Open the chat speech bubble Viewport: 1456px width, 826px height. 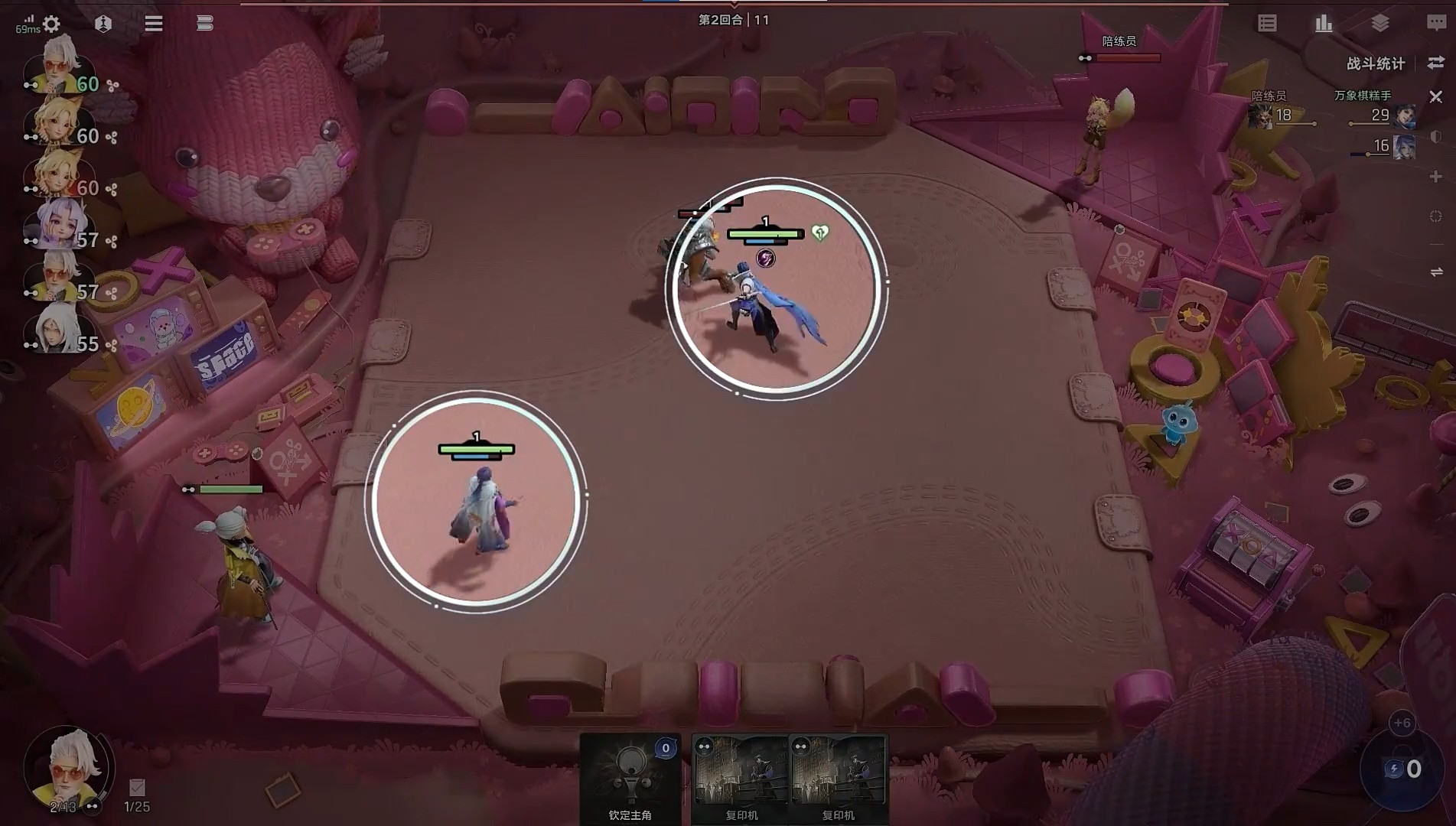point(1436,24)
